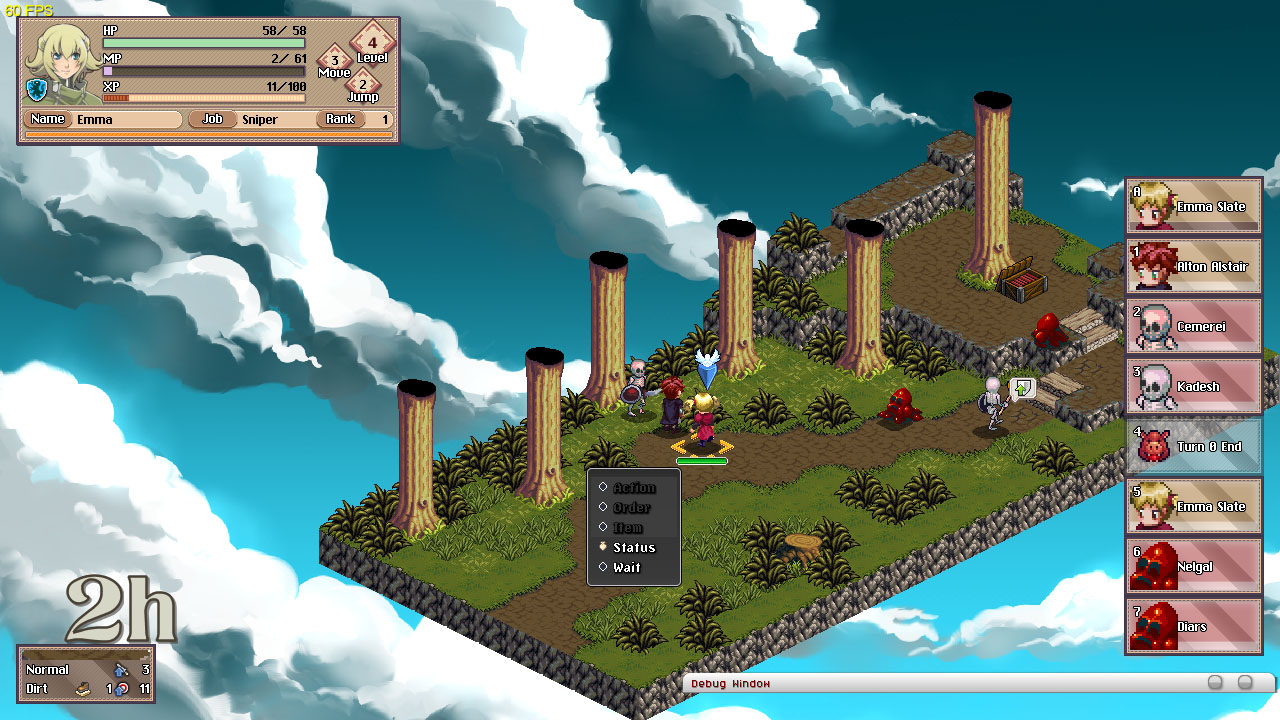Select the Order command
This screenshot has height=720, width=1280.
(632, 508)
